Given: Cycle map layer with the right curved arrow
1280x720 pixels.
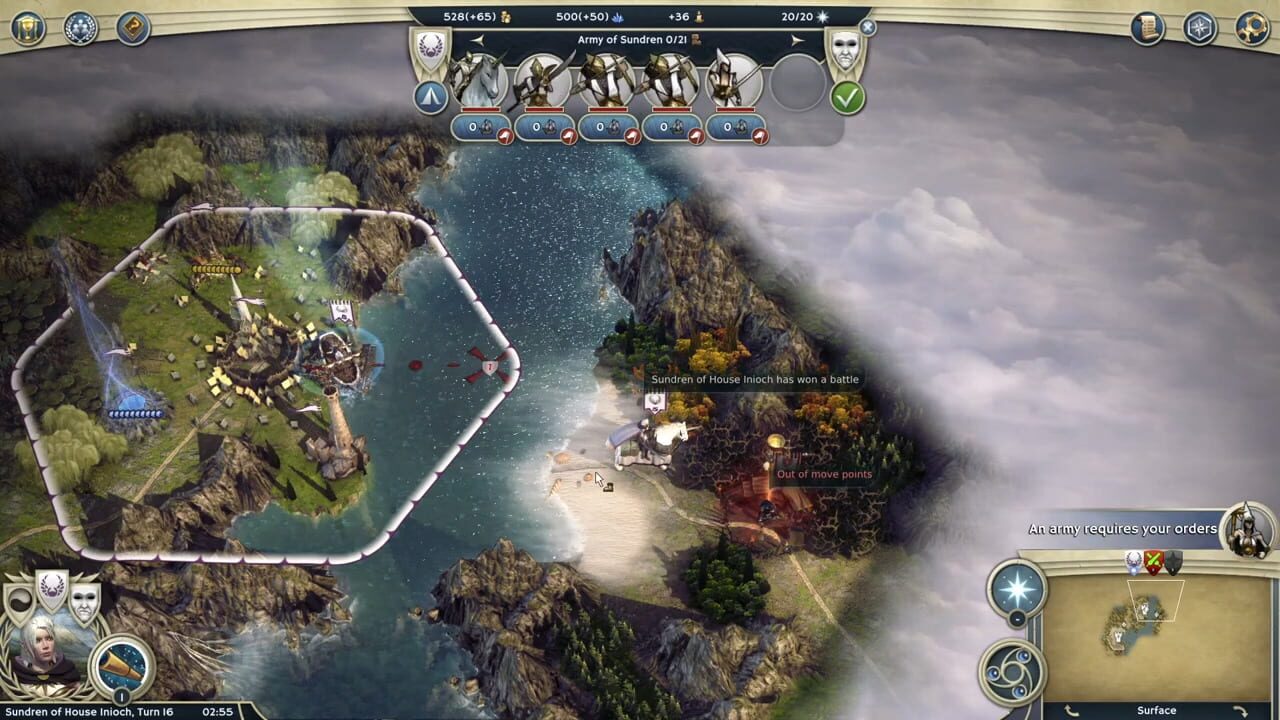Looking at the screenshot, I should (x=1239, y=712).
